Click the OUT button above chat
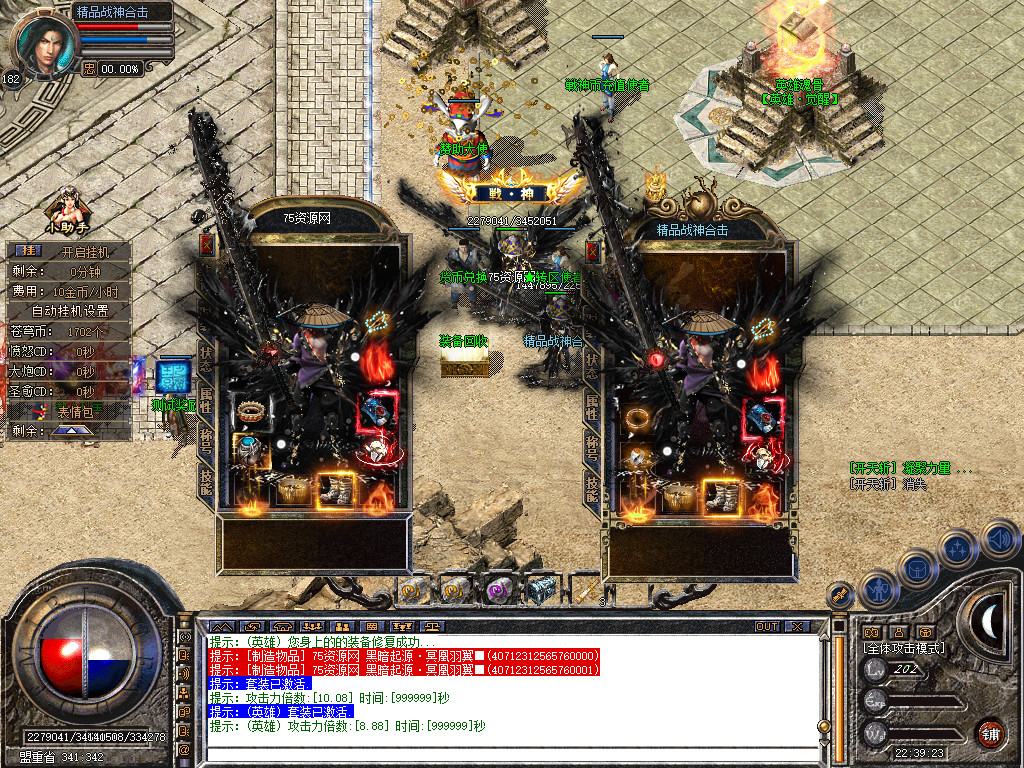 tap(766, 627)
